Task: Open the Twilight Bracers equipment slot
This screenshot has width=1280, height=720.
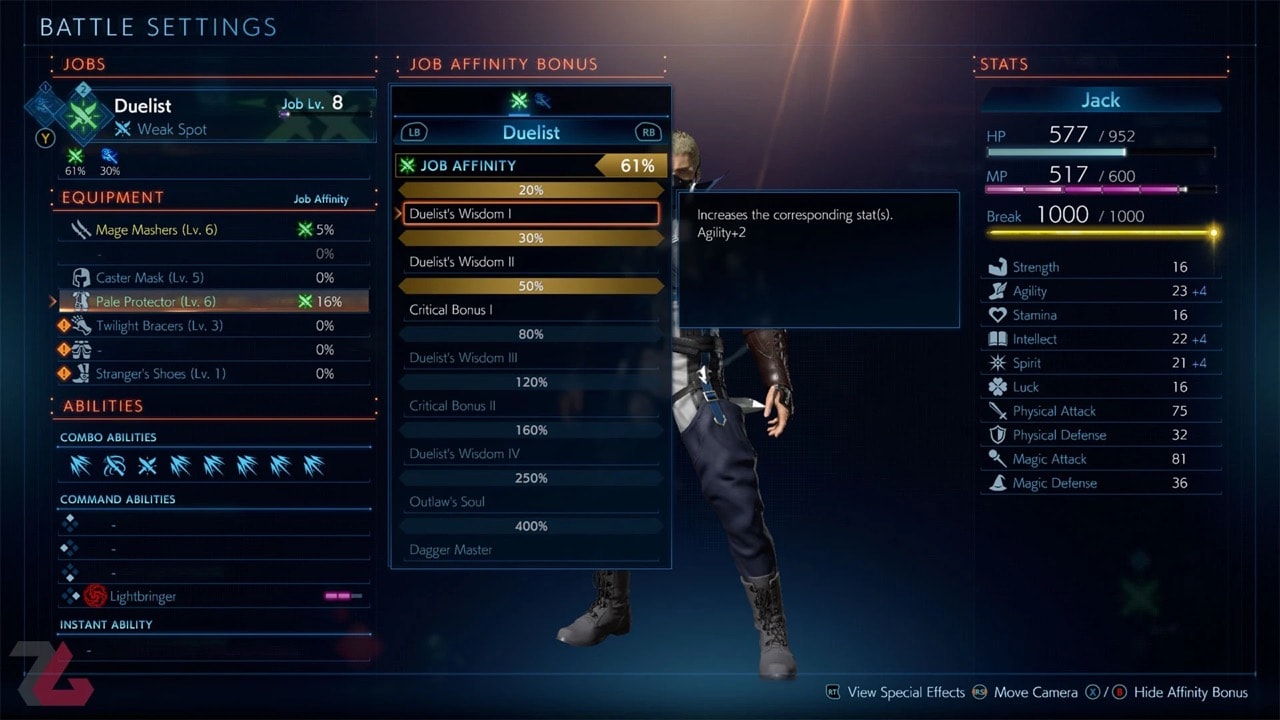Action: click(159, 326)
